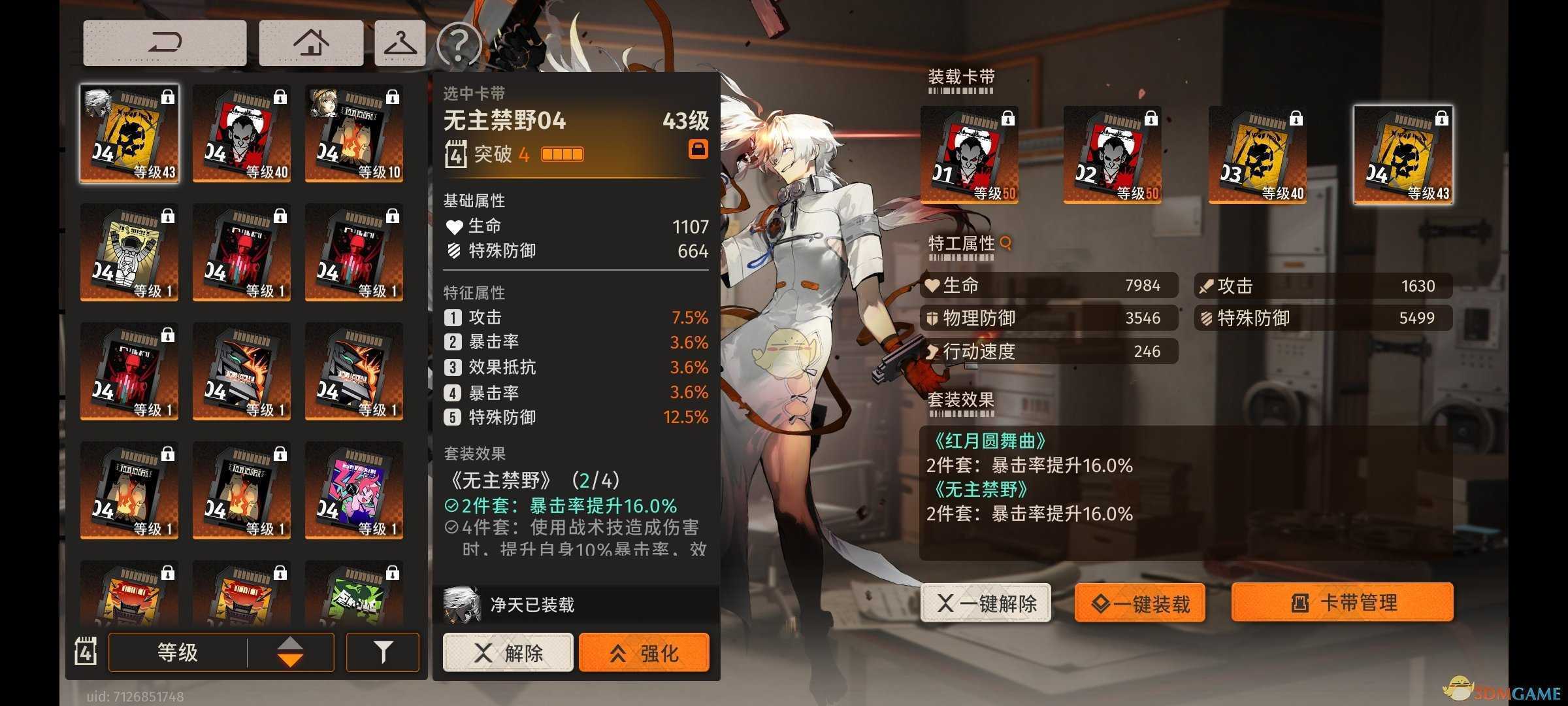
Task: Open the filter funnel icon
Action: coord(383,652)
